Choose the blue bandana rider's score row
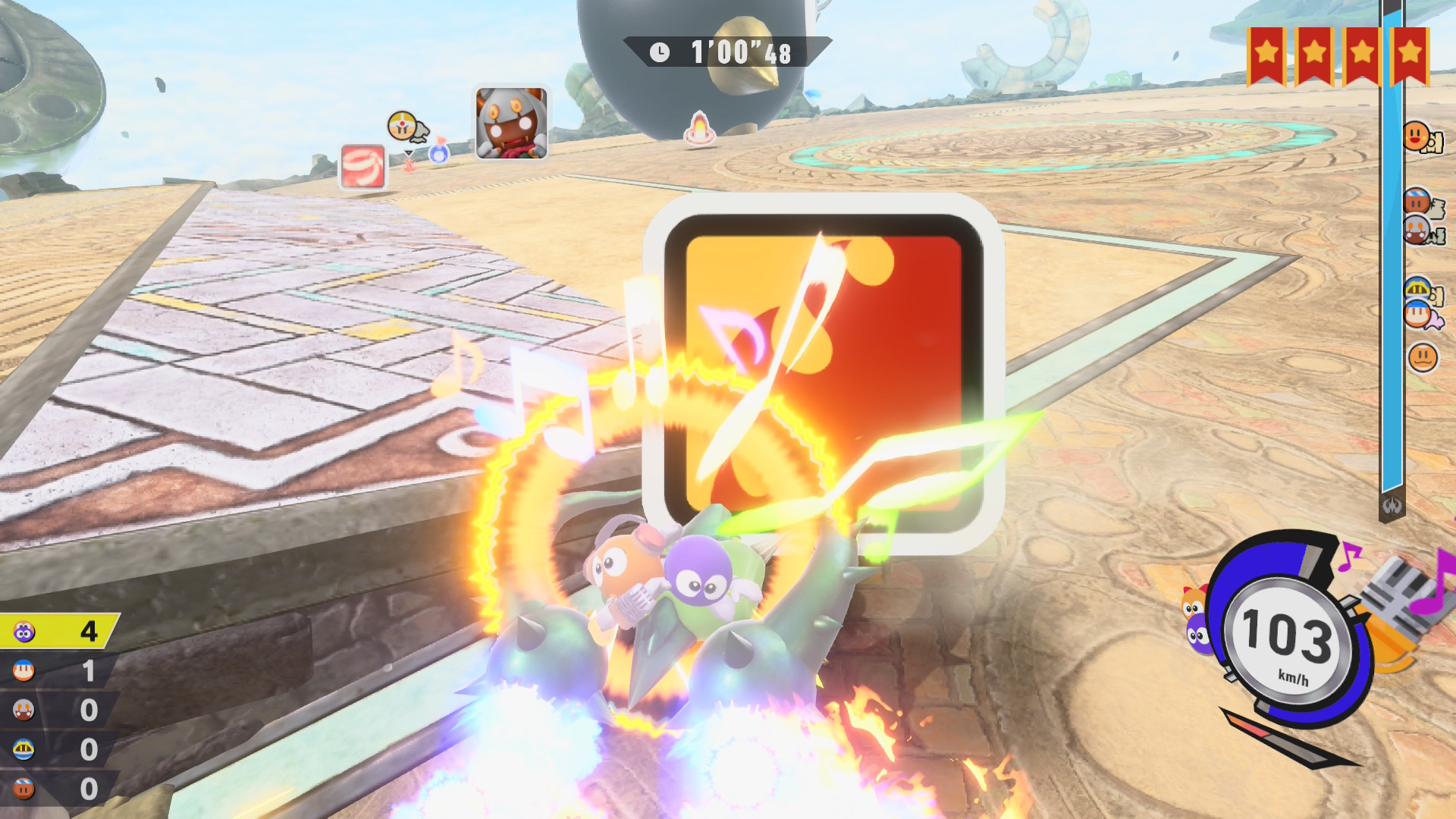The height and width of the screenshot is (819, 1456). click(59, 670)
